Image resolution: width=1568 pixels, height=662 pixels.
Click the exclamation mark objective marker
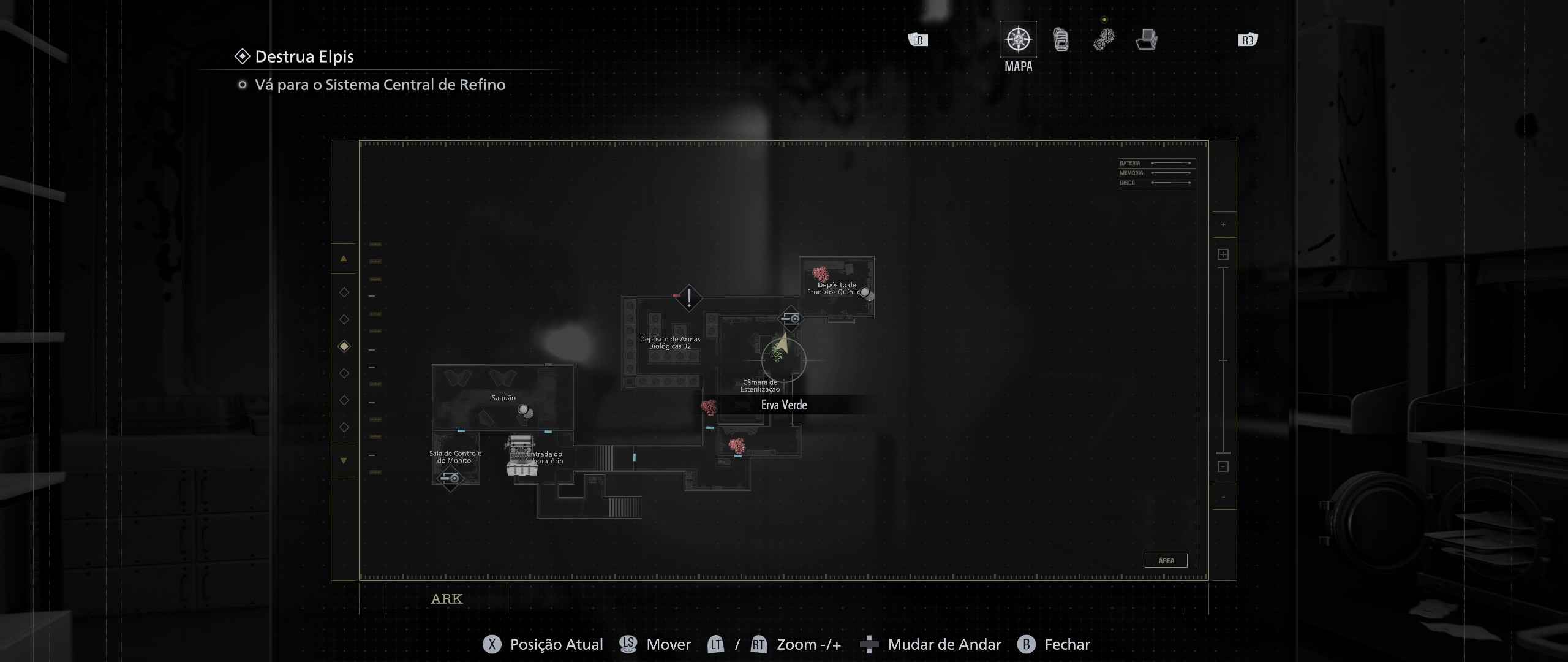689,299
